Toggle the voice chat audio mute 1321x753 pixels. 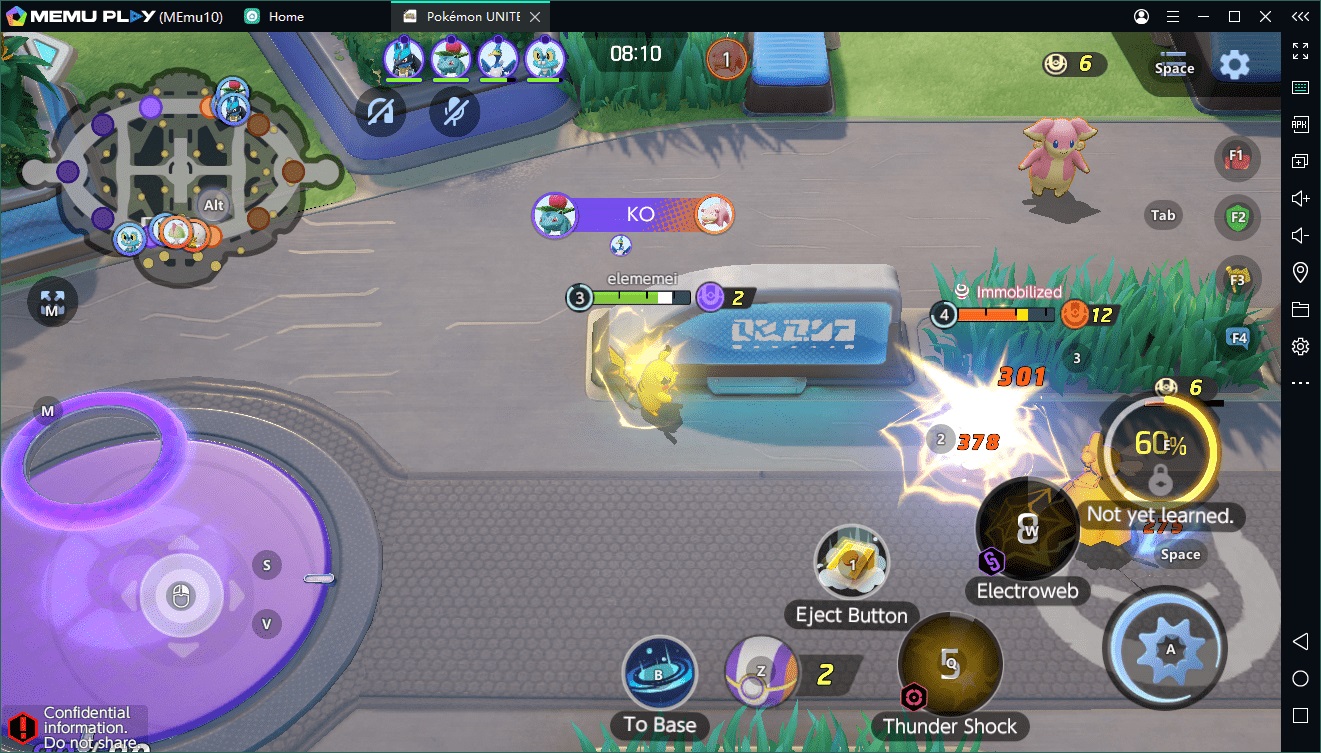381,112
